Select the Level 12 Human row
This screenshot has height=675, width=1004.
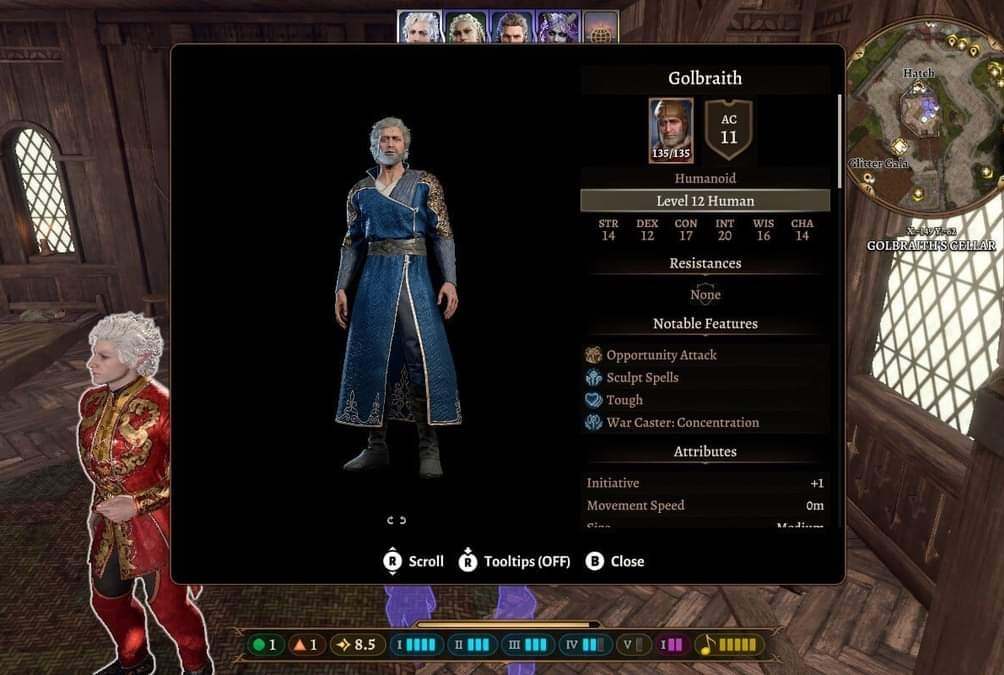pyautogui.click(x=705, y=201)
